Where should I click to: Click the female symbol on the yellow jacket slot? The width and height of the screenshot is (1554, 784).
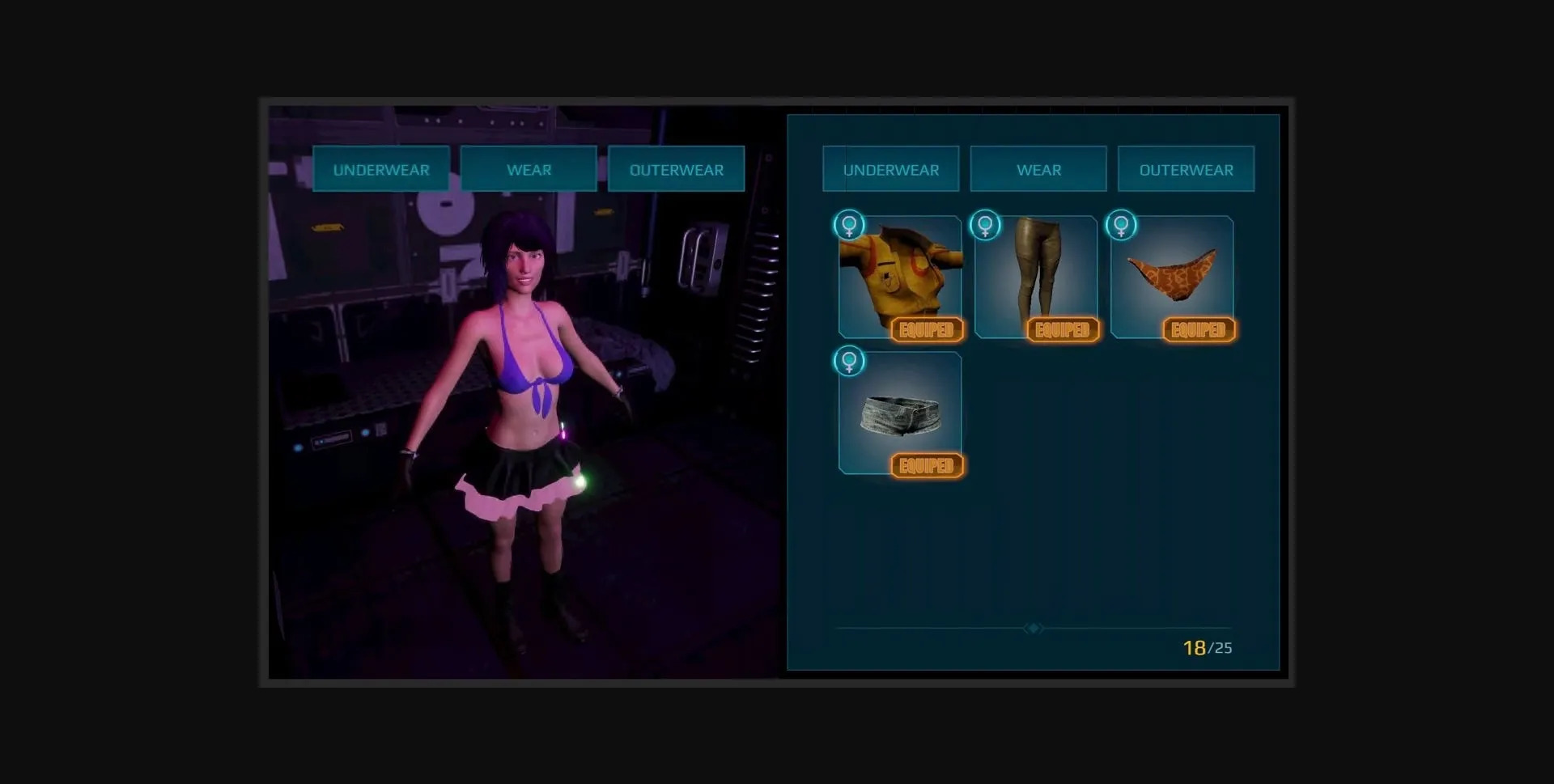pyautogui.click(x=848, y=225)
